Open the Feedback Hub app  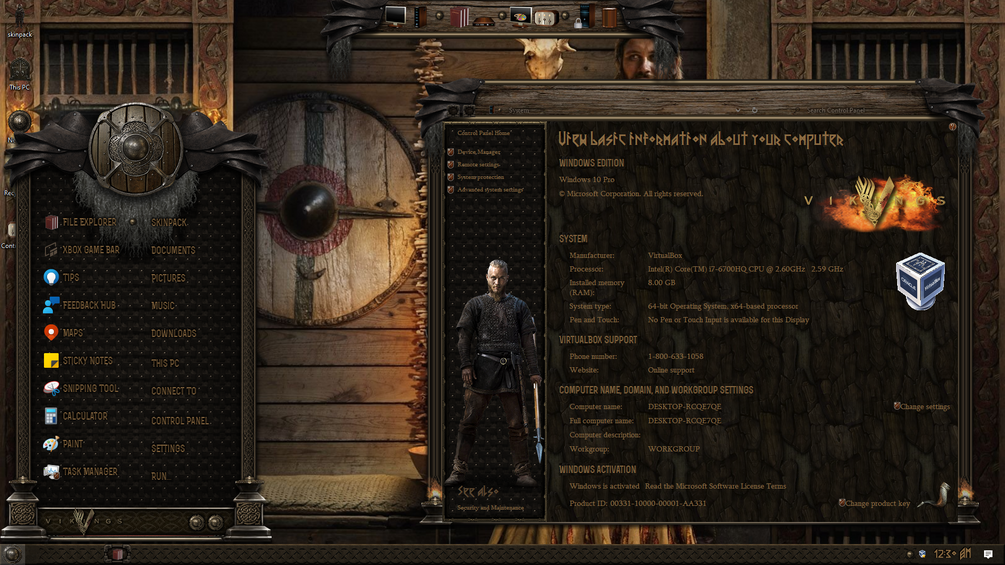(89, 305)
